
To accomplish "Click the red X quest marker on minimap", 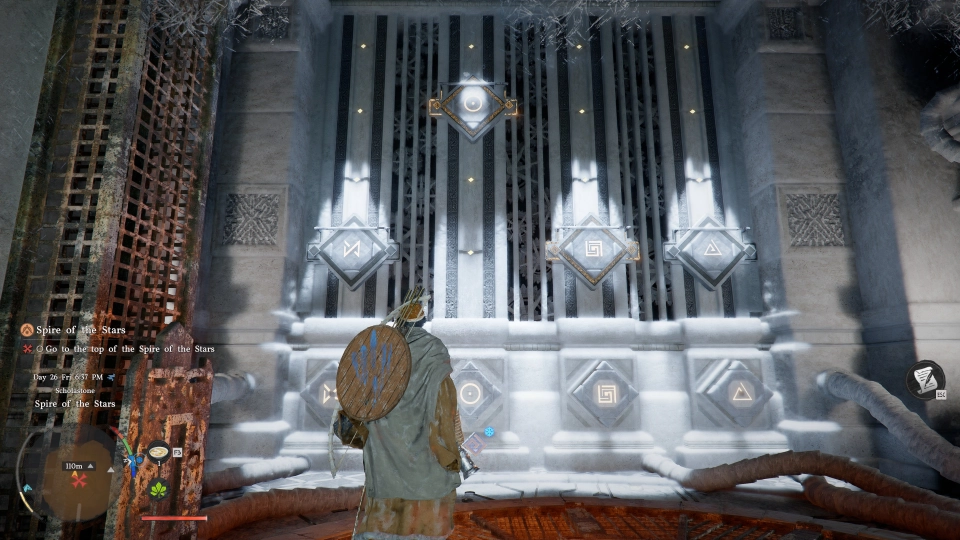I will [x=77, y=480].
